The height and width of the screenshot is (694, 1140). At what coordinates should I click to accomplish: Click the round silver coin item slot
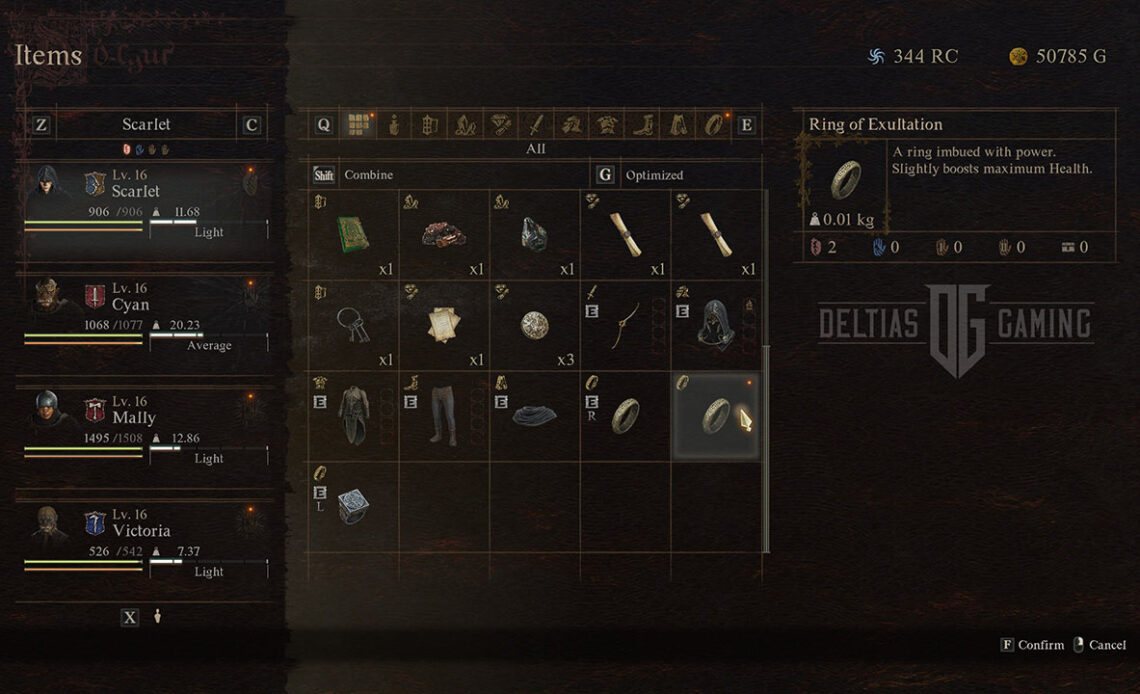click(534, 325)
